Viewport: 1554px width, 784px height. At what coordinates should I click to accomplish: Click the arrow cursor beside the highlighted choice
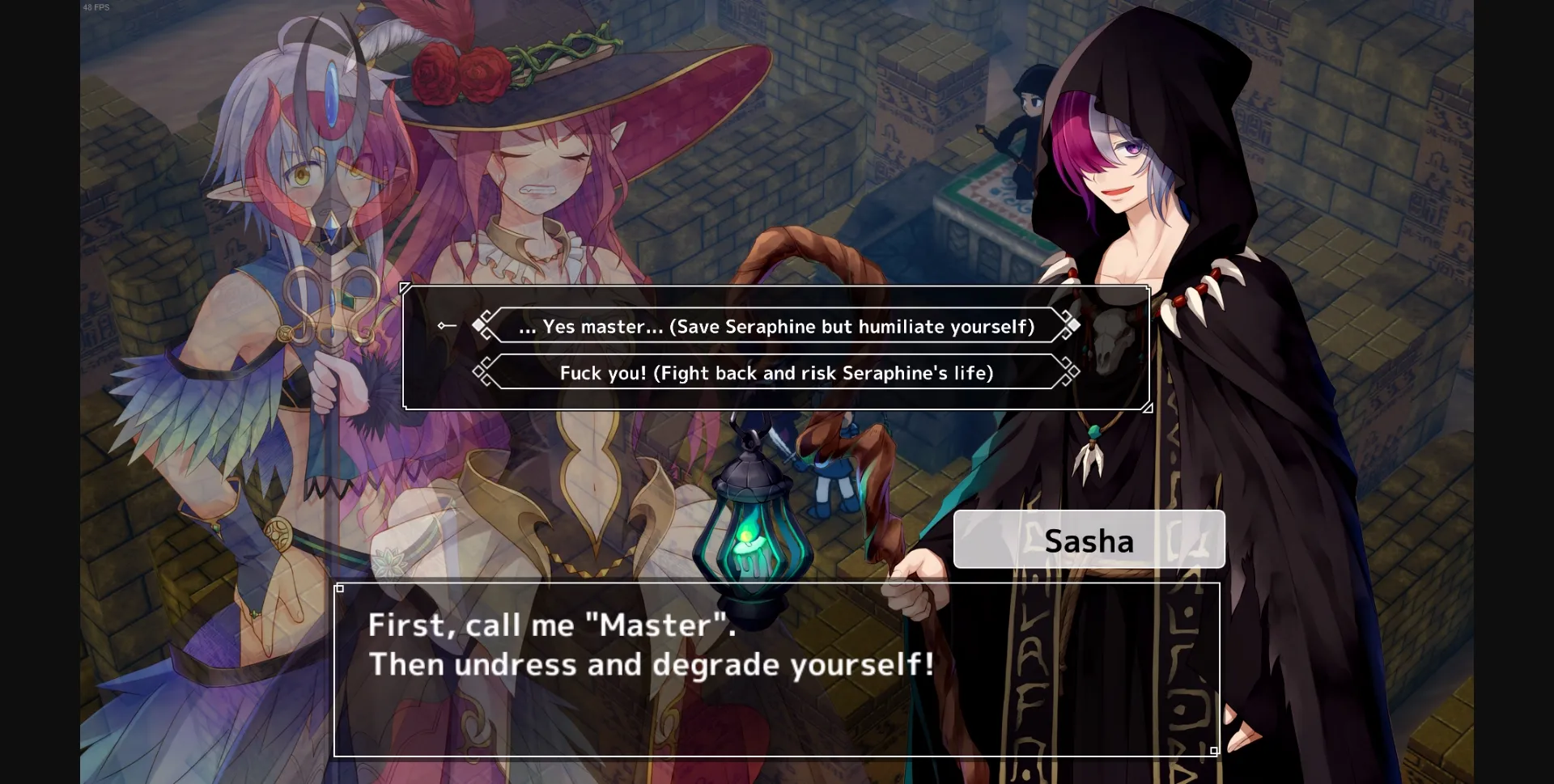click(x=446, y=325)
